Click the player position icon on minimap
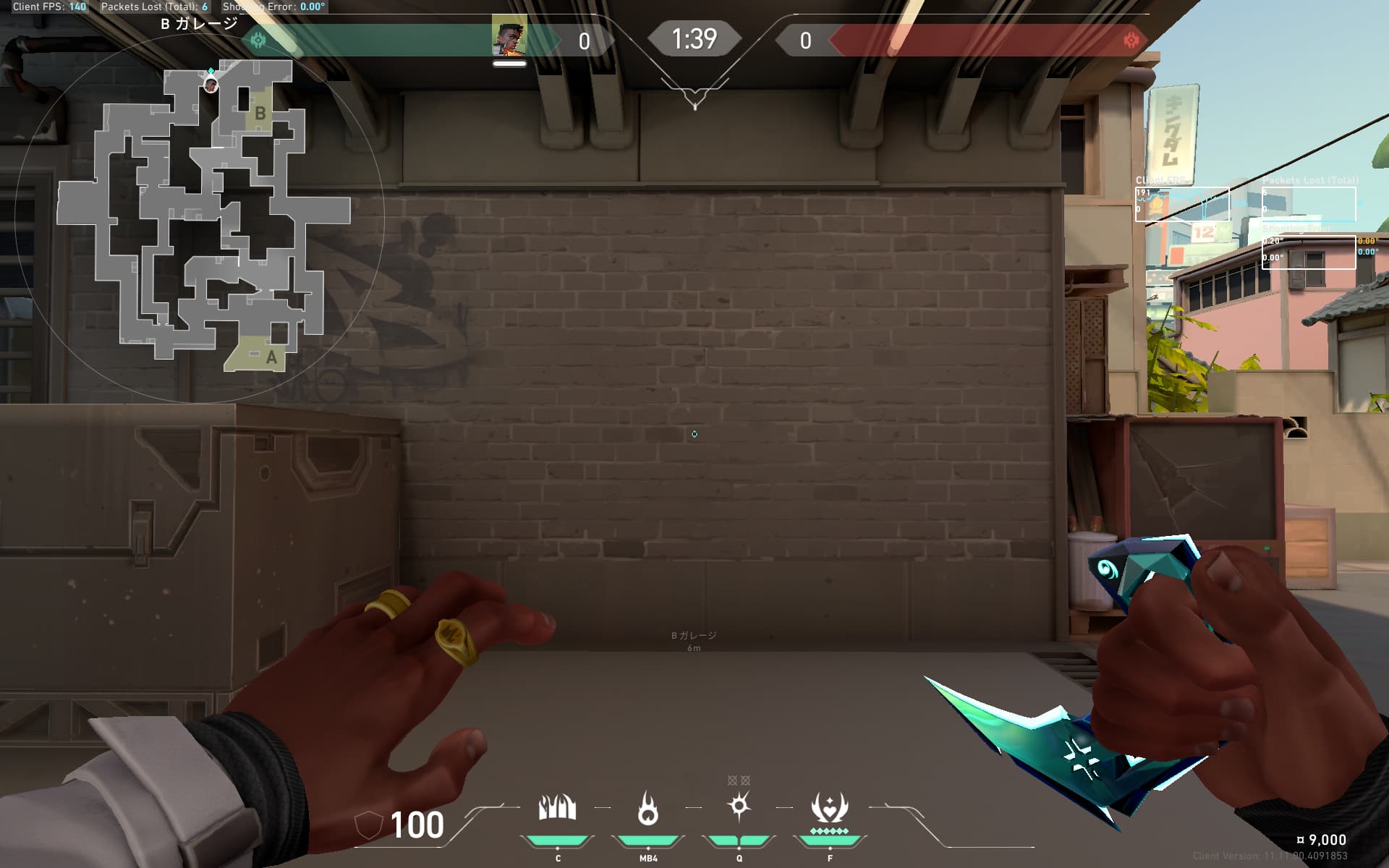Viewport: 1389px width, 868px height. point(211,85)
